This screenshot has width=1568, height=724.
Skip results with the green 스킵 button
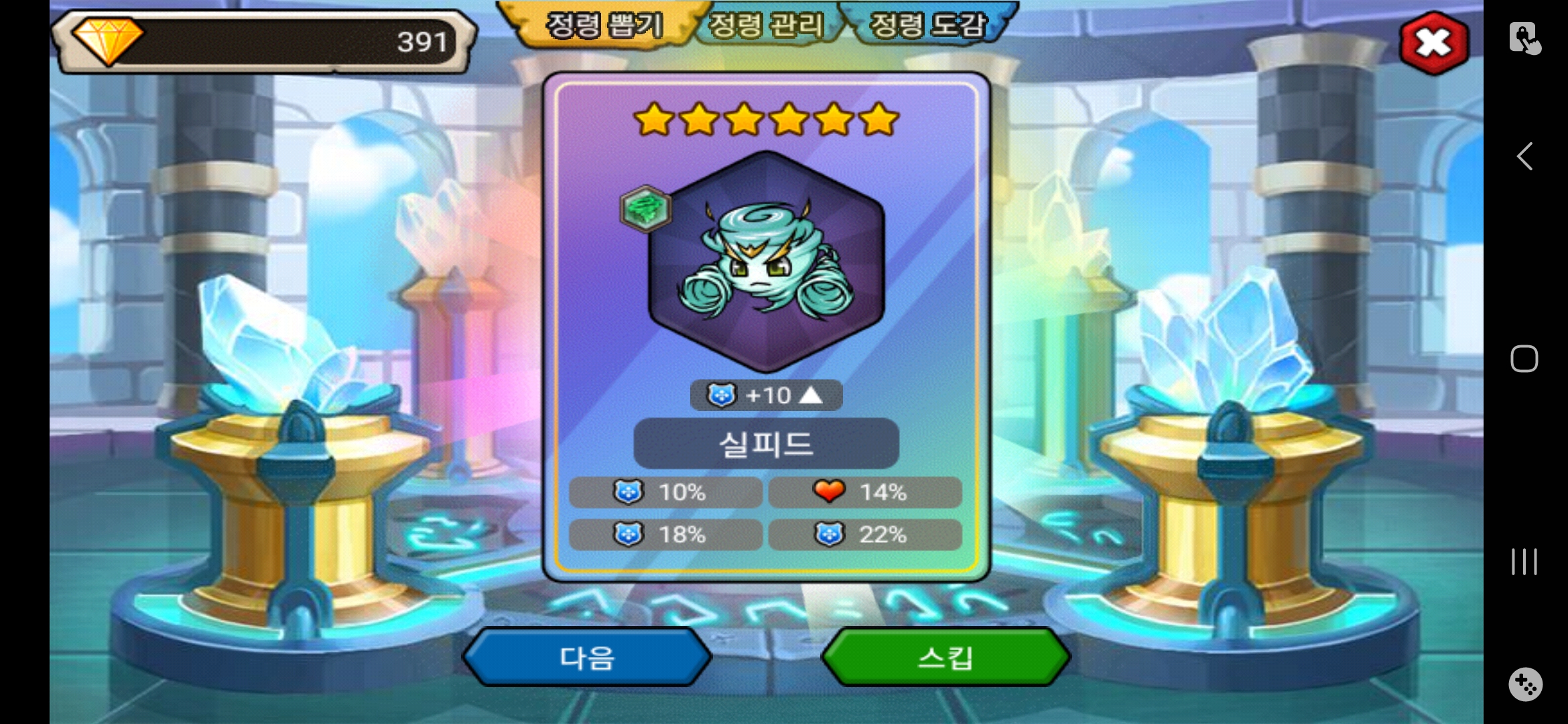click(x=945, y=658)
